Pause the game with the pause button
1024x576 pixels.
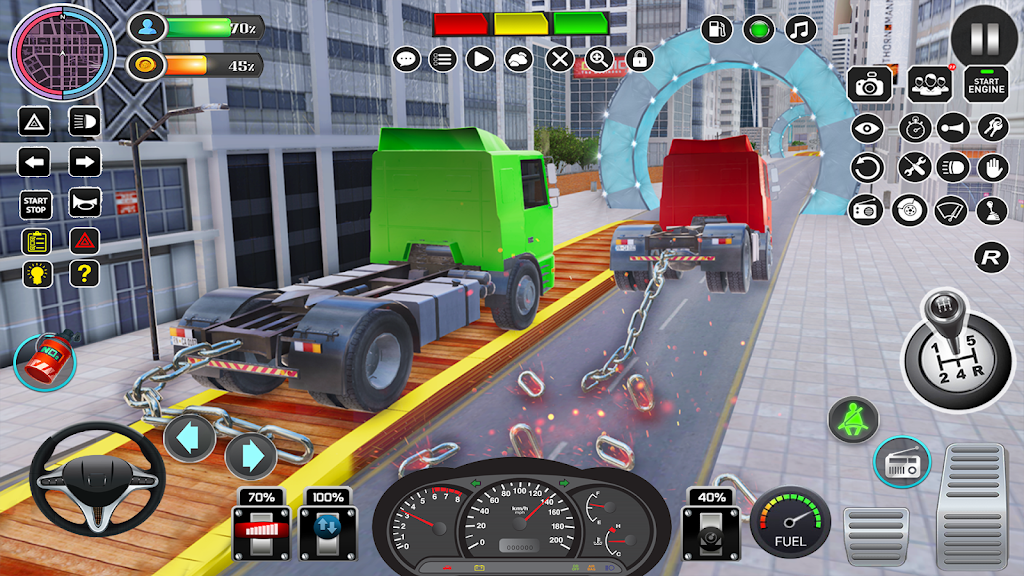984,38
